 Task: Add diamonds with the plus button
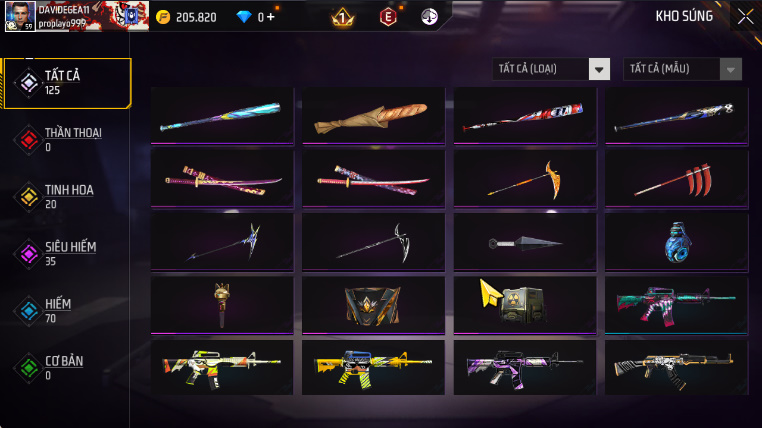270,17
